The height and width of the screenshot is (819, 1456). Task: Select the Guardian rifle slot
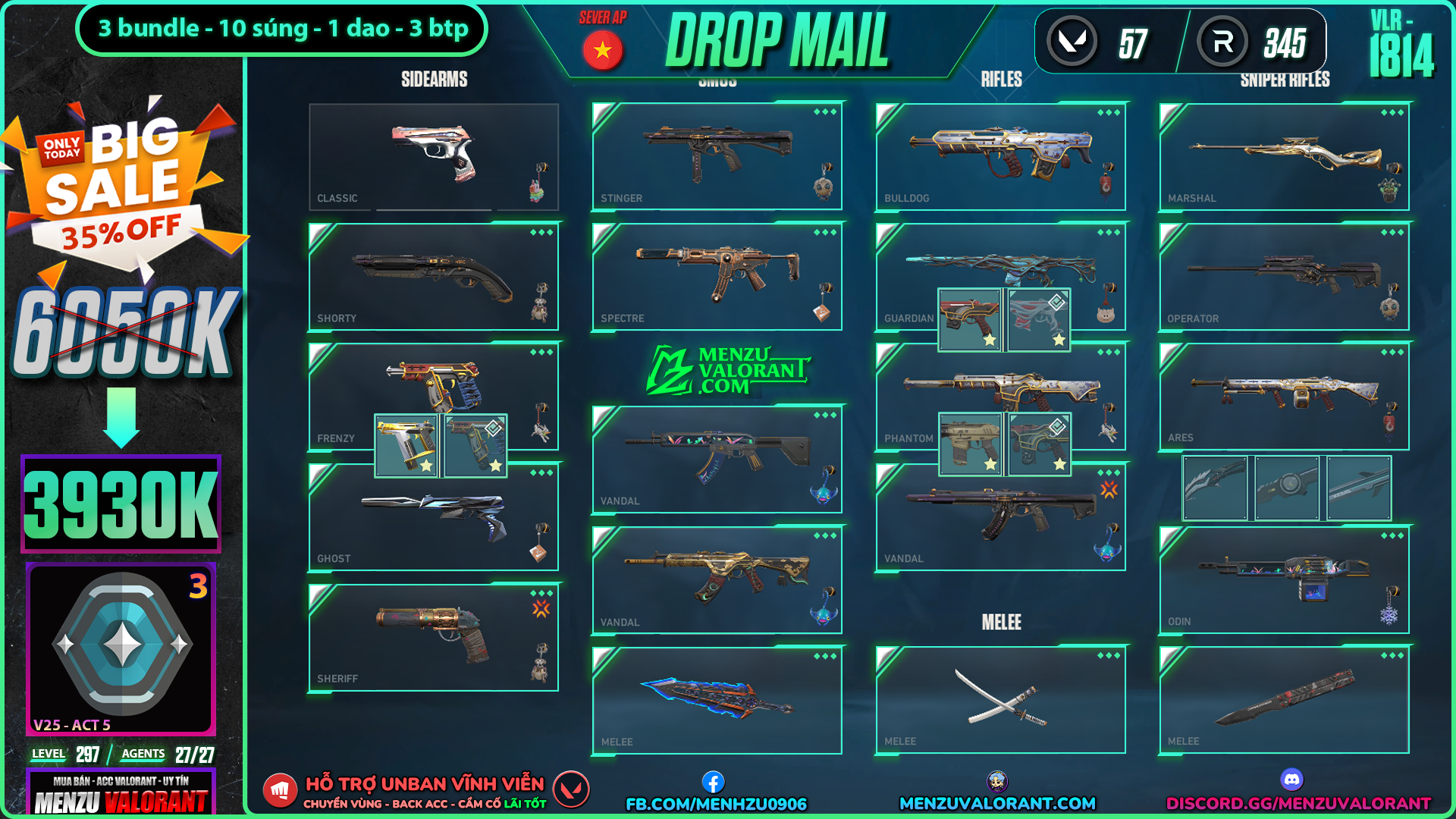pos(1000,265)
